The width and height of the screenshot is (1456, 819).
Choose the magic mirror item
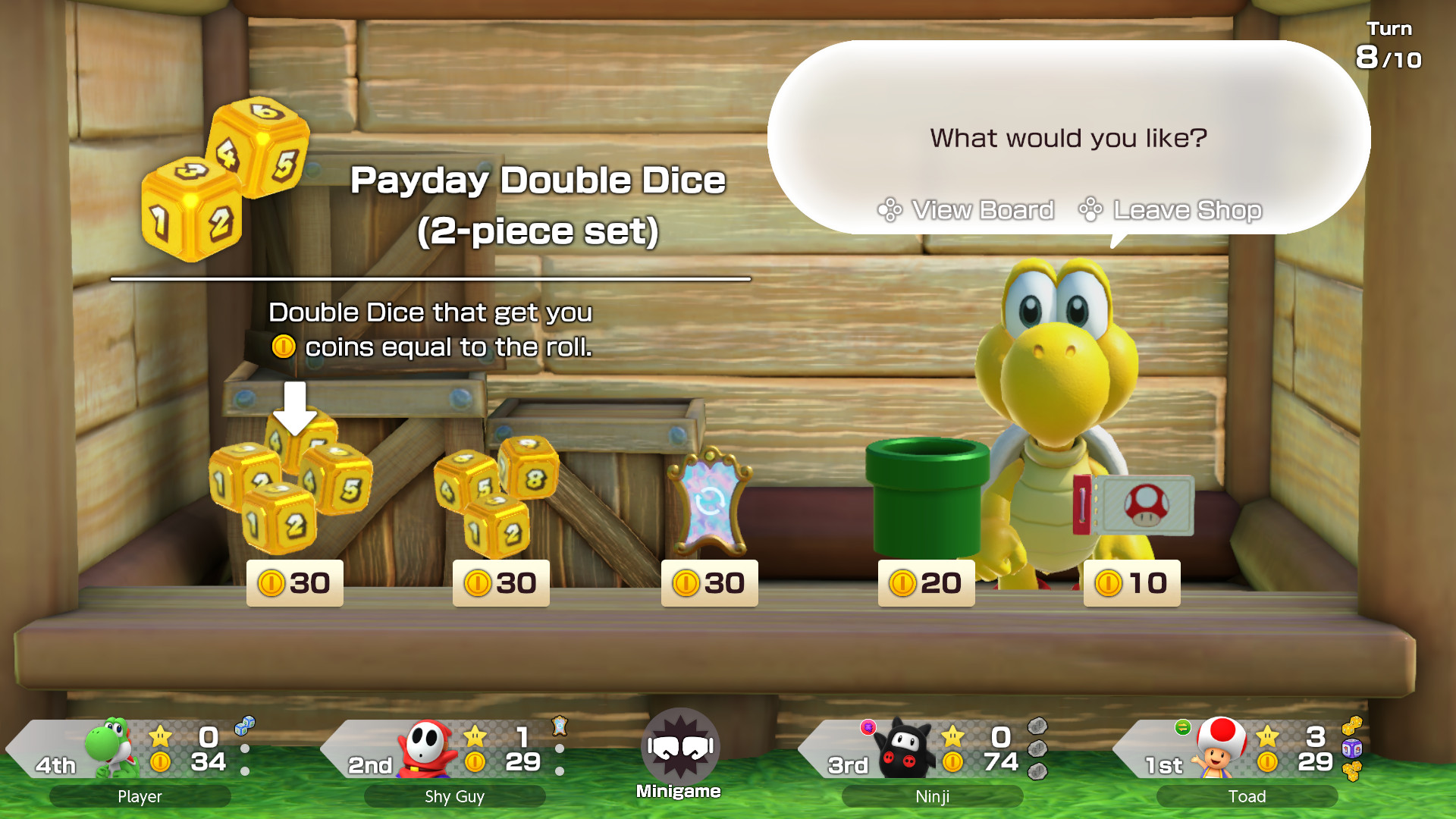click(x=708, y=500)
